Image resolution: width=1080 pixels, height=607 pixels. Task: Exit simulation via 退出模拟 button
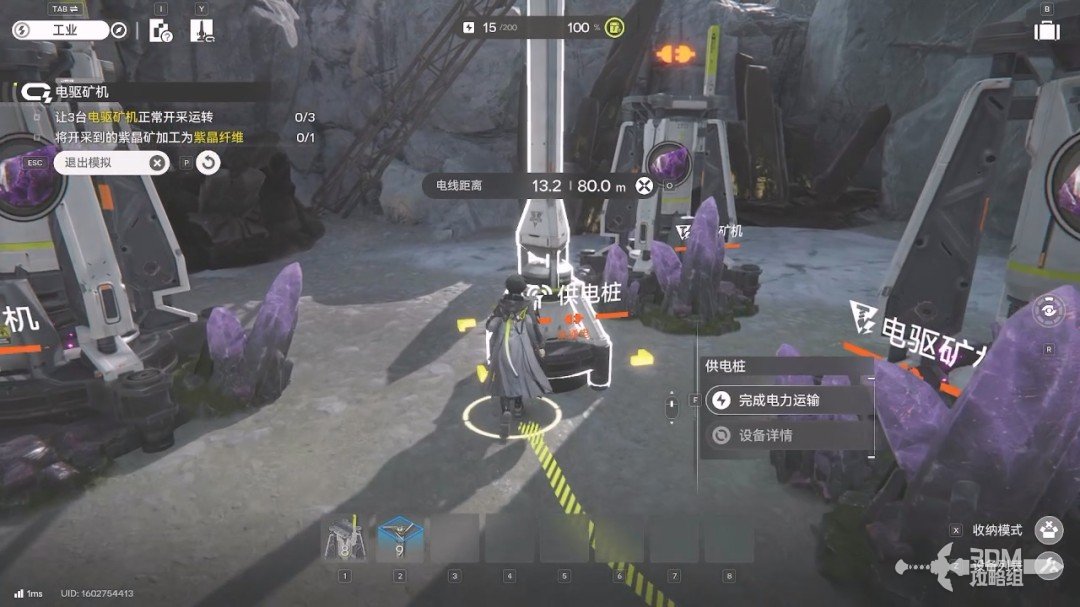(111, 163)
